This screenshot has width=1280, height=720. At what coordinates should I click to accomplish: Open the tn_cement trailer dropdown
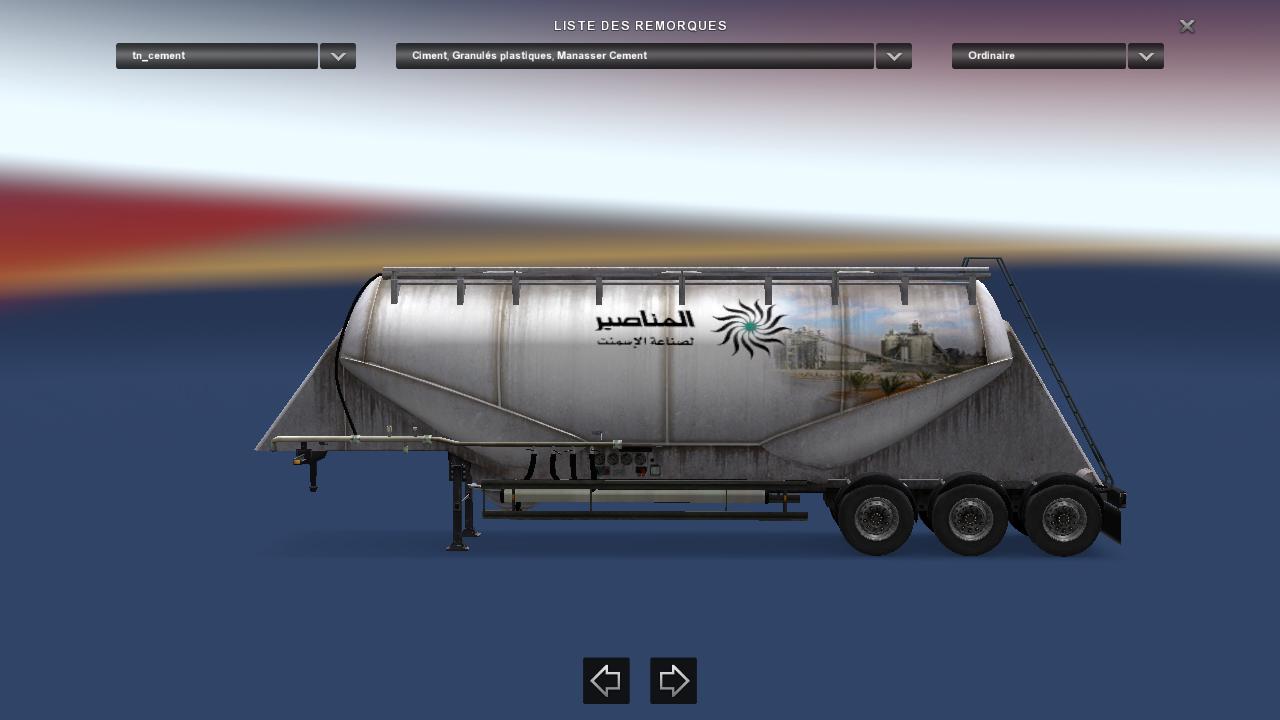pyautogui.click(x=217, y=56)
